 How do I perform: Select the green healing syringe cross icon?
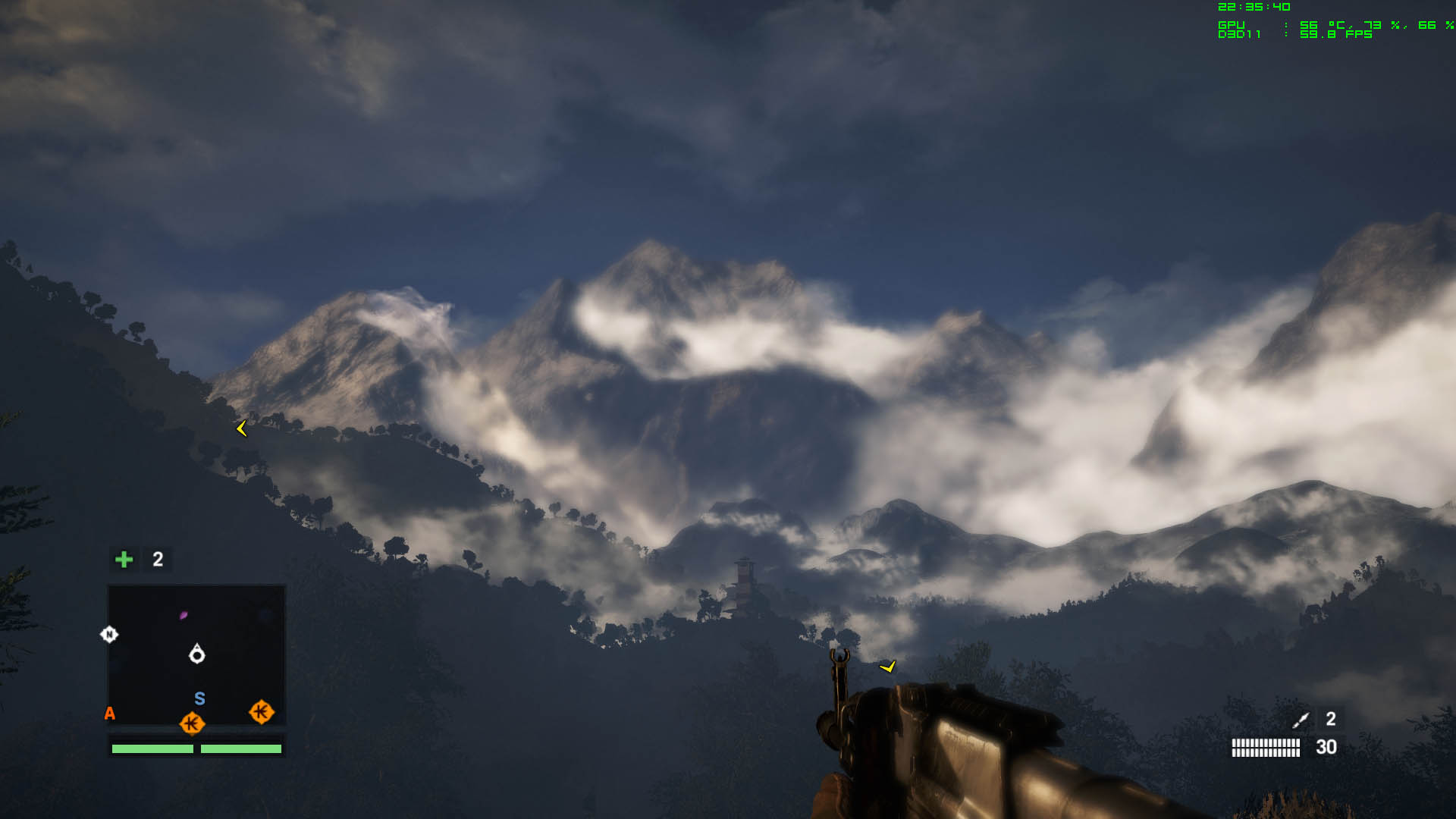point(124,560)
